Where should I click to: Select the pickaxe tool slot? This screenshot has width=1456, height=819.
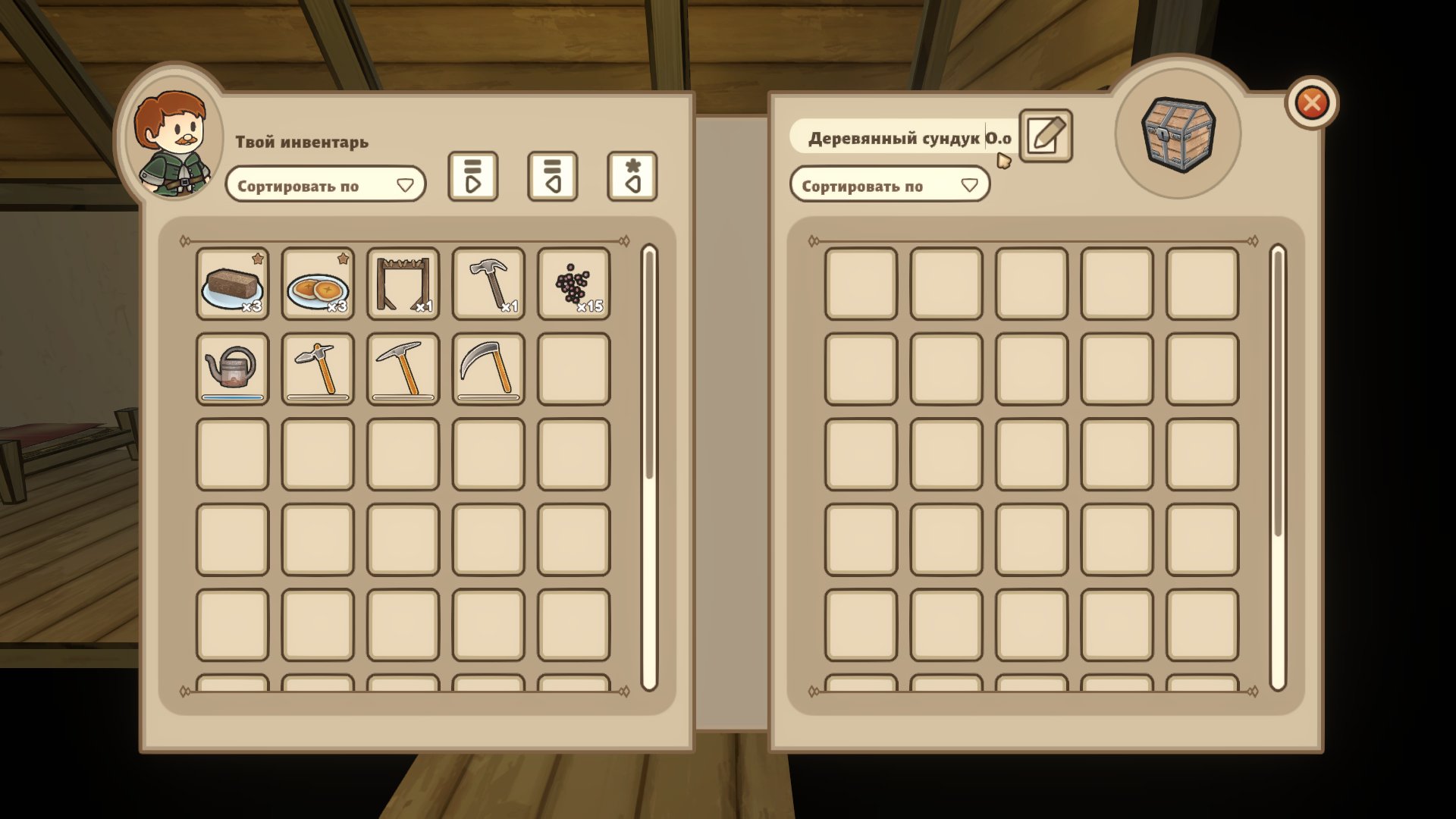[x=403, y=369]
